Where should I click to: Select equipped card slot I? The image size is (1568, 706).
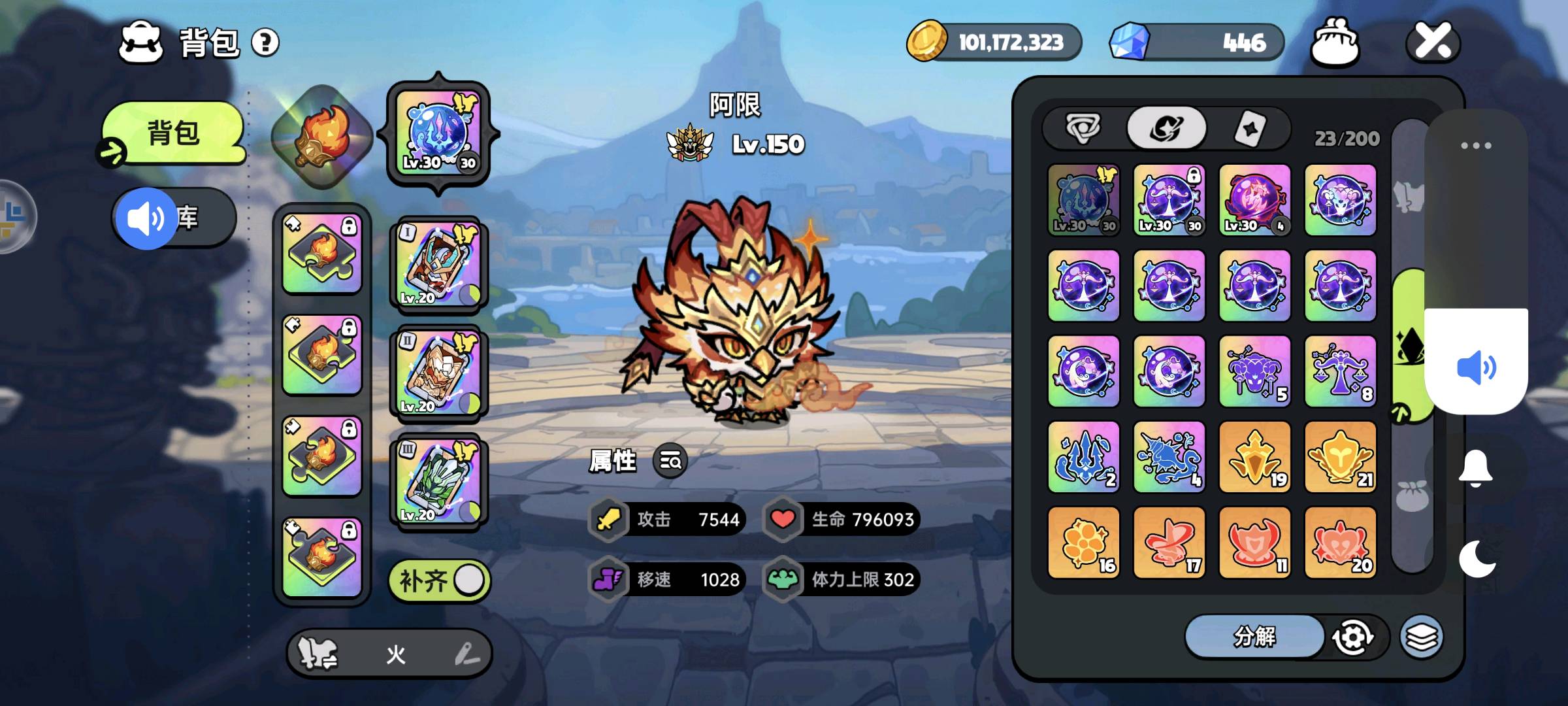(438, 264)
